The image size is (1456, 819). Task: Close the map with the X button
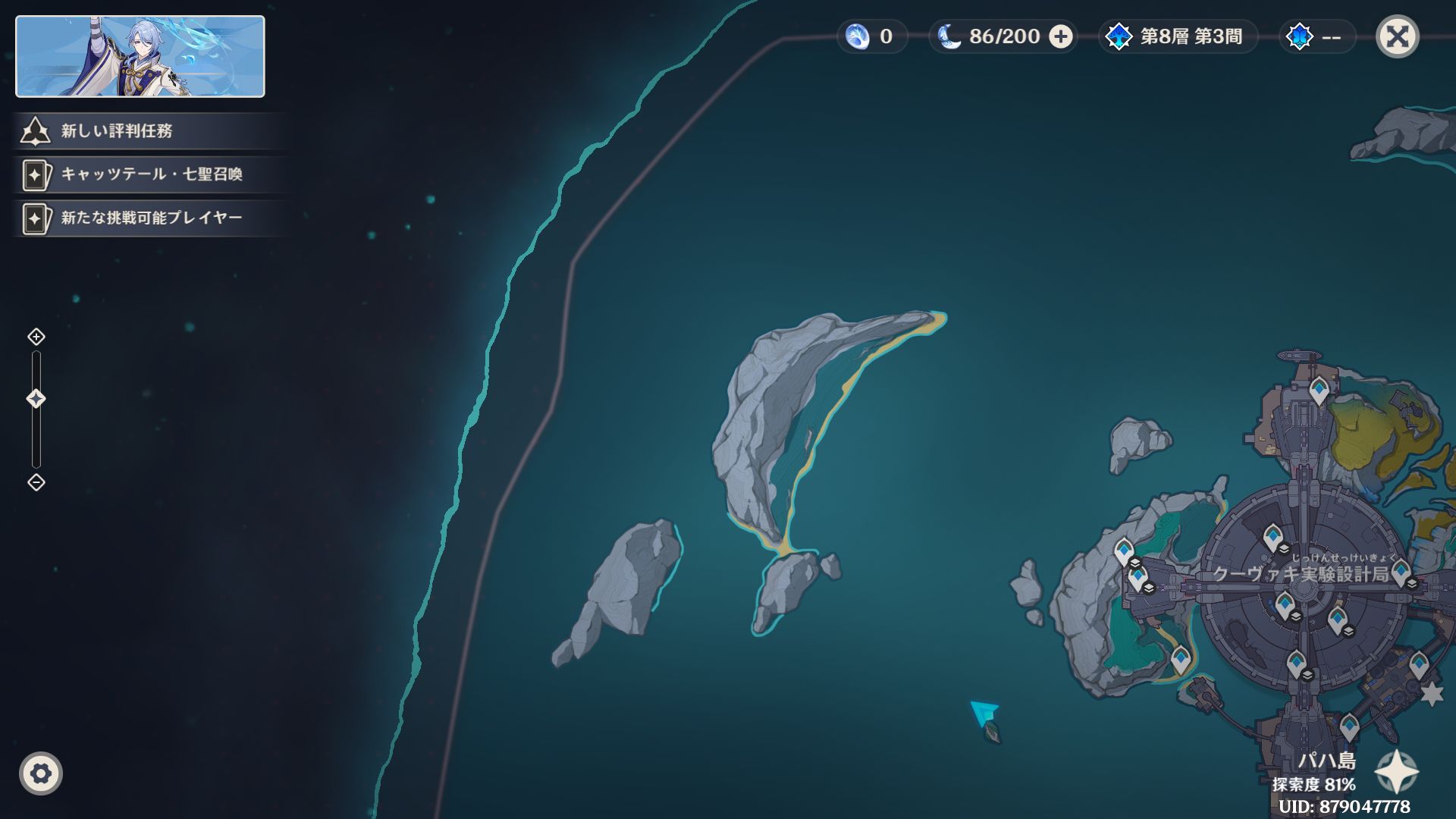(x=1397, y=36)
